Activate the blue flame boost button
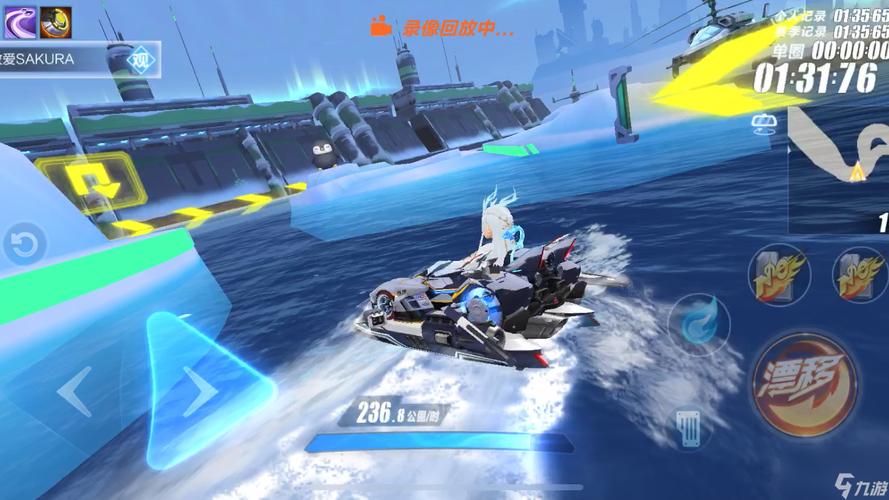This screenshot has height=500, width=889. [699, 320]
